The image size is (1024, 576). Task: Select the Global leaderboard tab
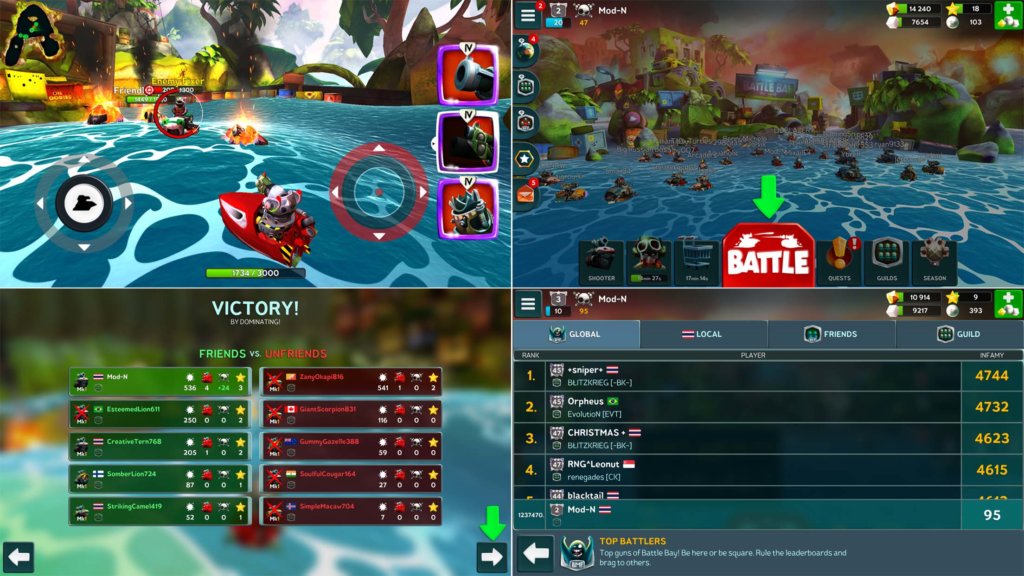point(576,334)
